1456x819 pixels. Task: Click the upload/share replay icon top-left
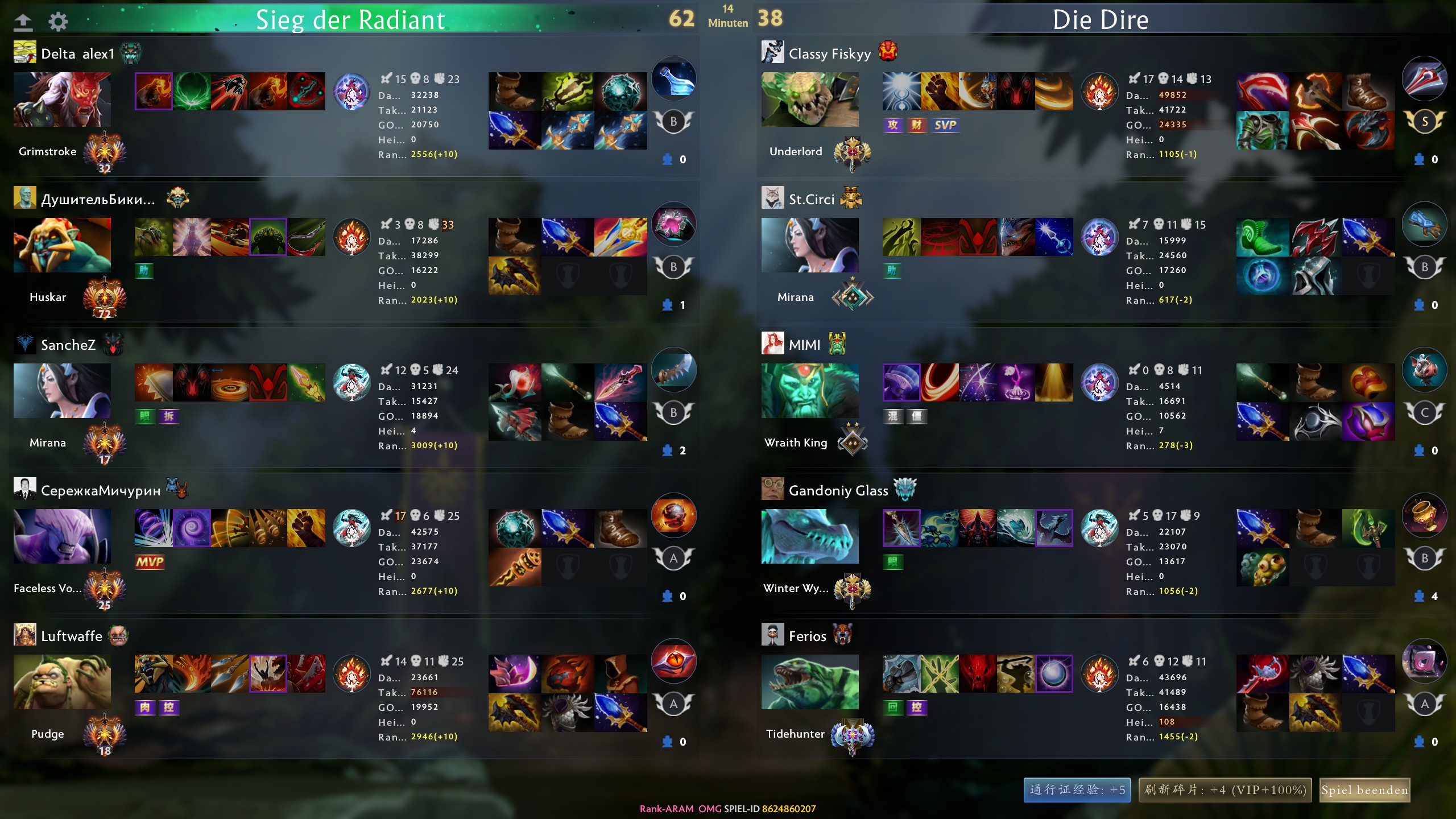[23, 20]
